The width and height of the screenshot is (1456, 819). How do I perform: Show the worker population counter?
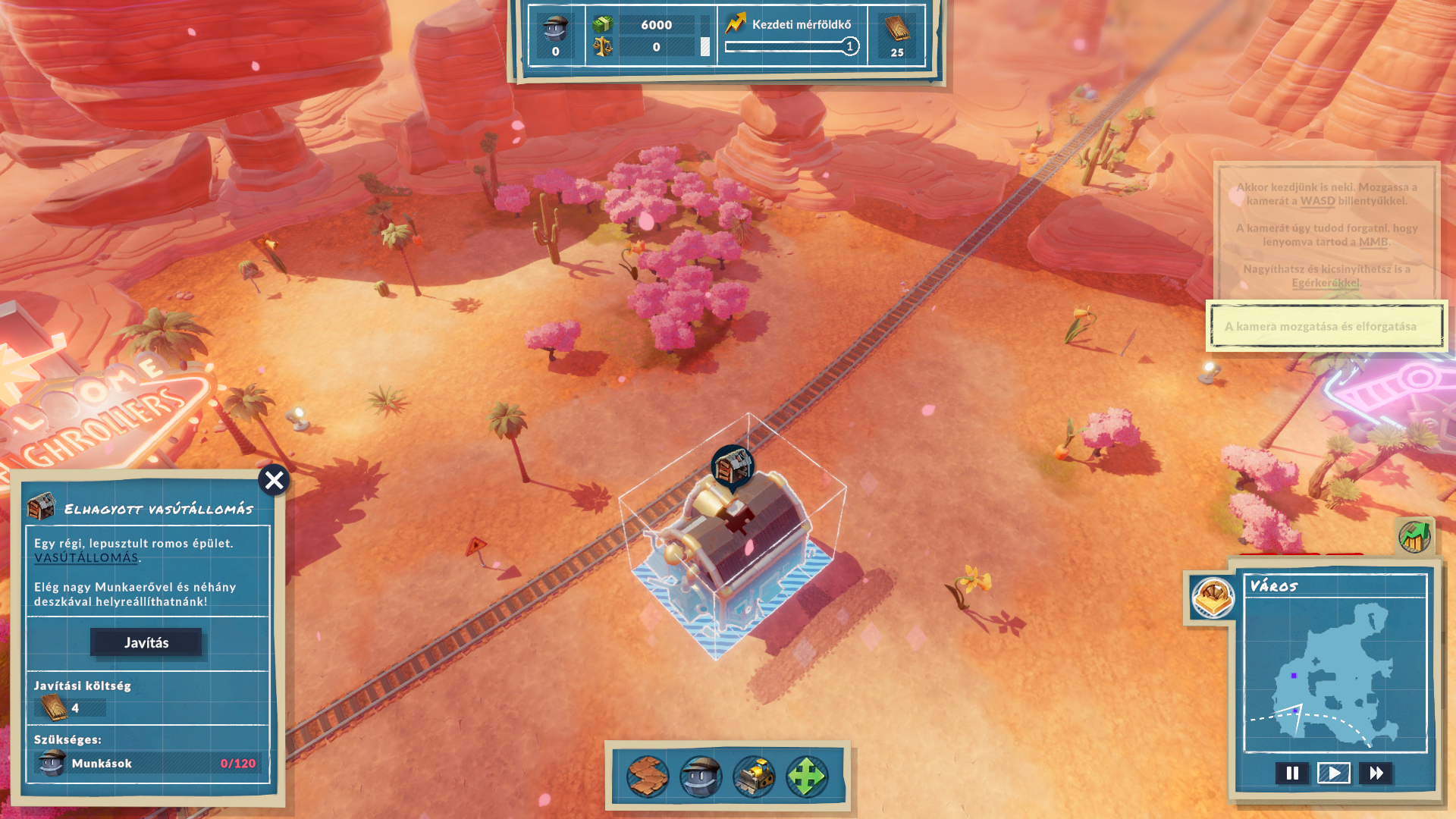click(556, 36)
